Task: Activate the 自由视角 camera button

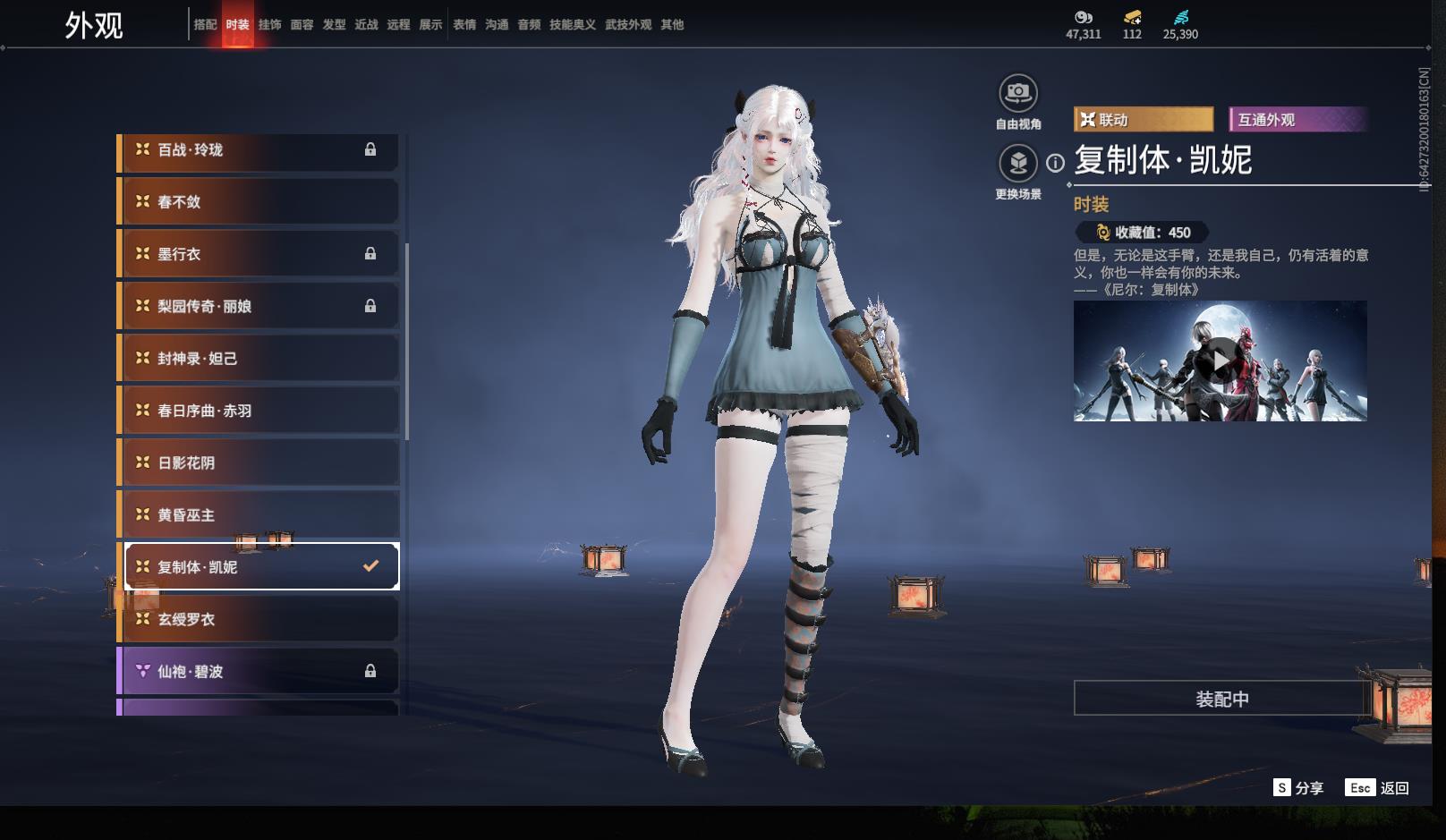Action: coord(1018,93)
